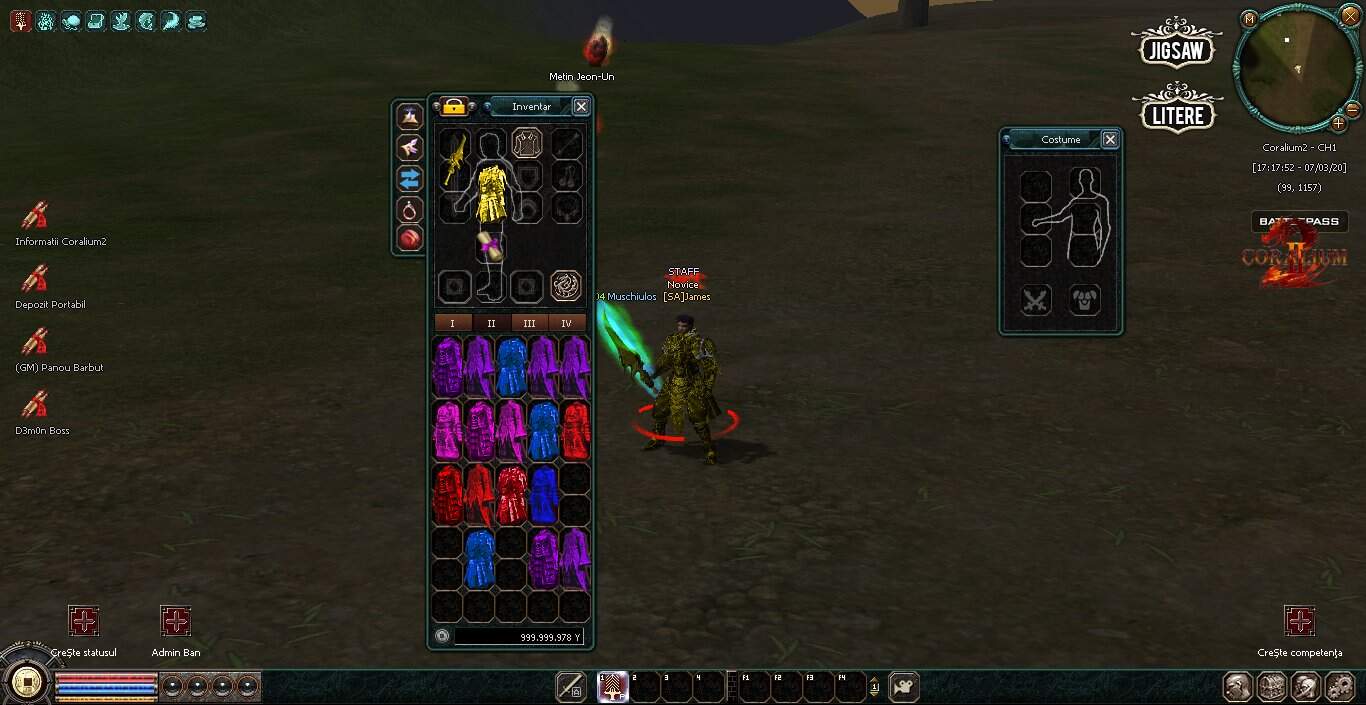Click the Crește competența plus icon

tap(1299, 621)
